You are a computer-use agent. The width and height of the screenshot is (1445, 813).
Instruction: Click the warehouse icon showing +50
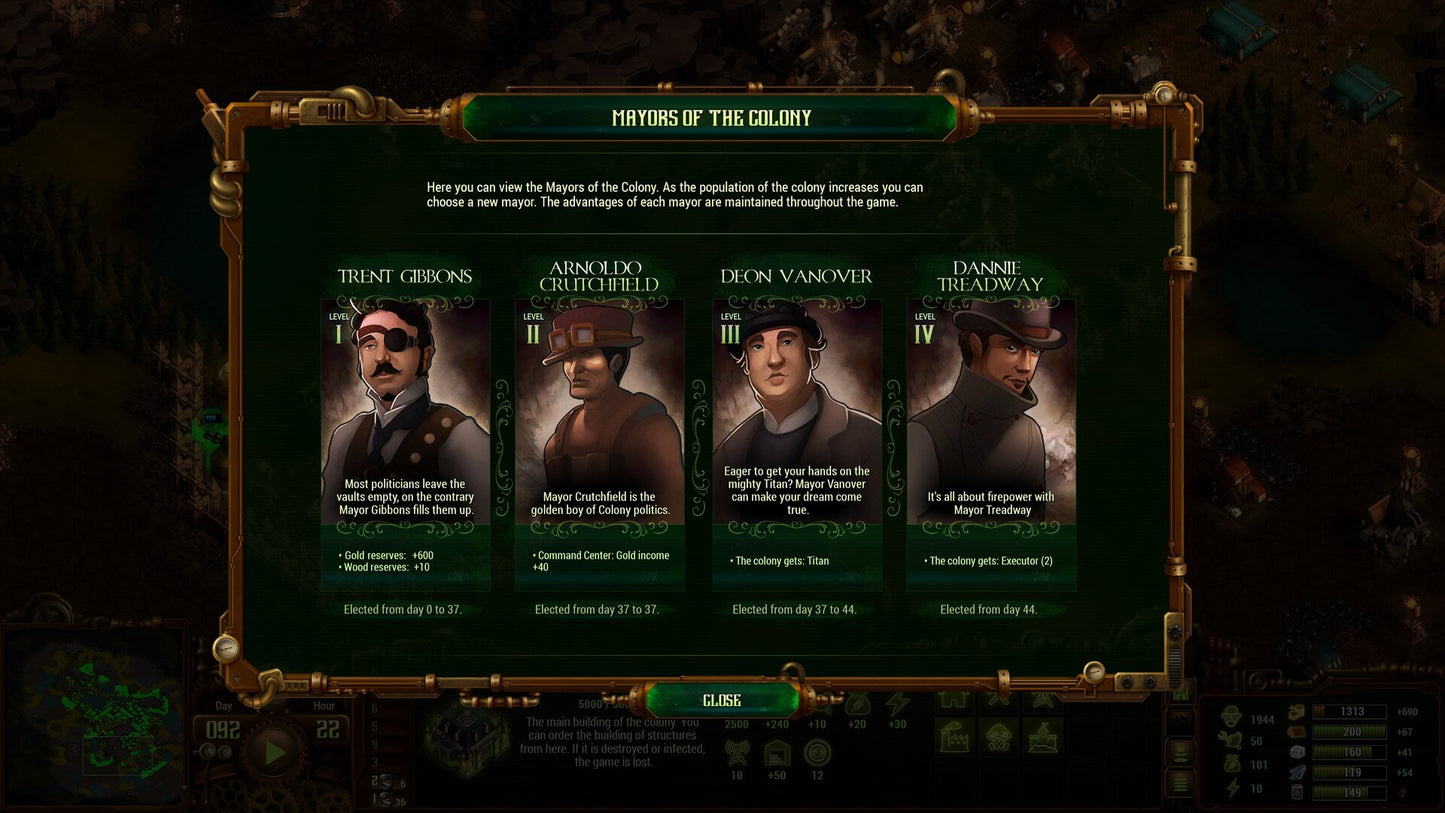(778, 752)
